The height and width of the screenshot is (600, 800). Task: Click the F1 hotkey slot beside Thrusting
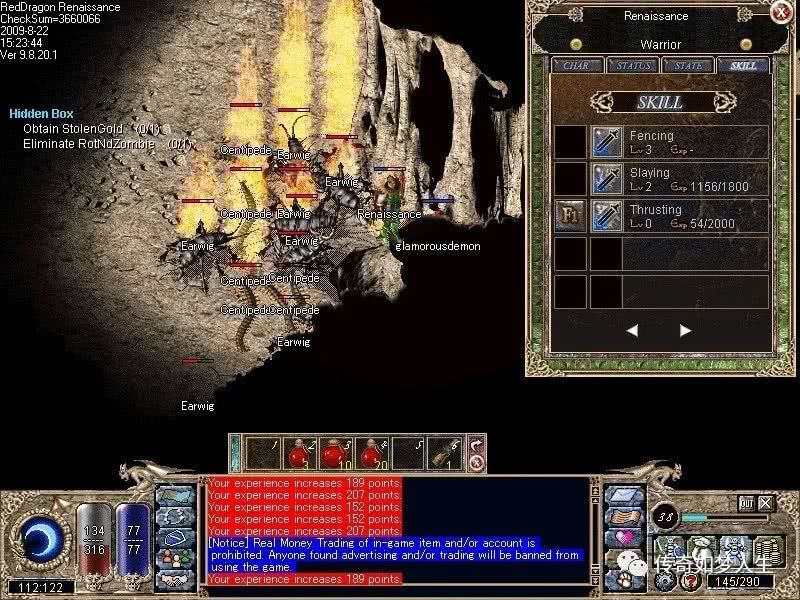click(x=570, y=216)
